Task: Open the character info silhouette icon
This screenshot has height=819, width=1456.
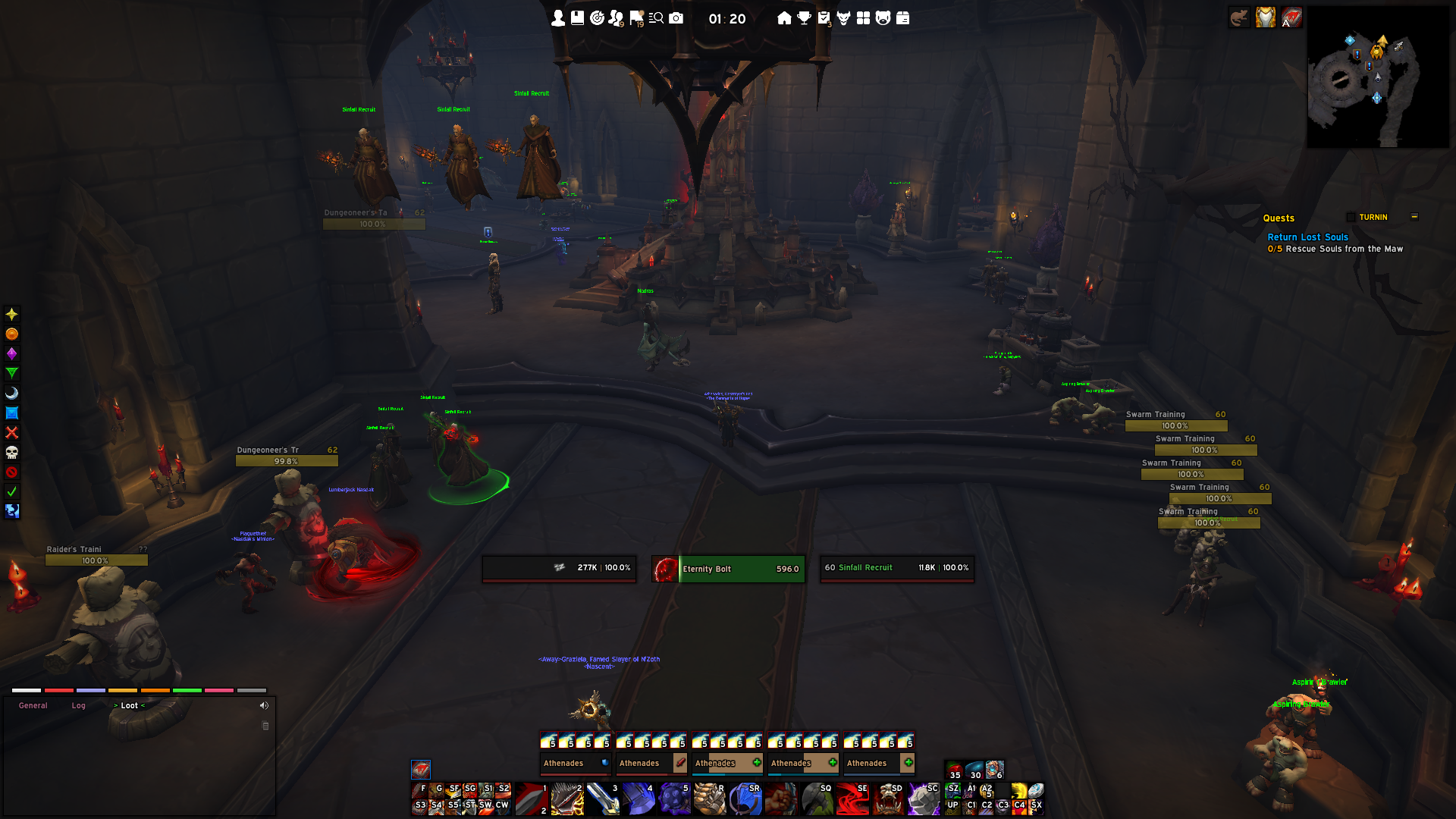Action: click(x=558, y=18)
